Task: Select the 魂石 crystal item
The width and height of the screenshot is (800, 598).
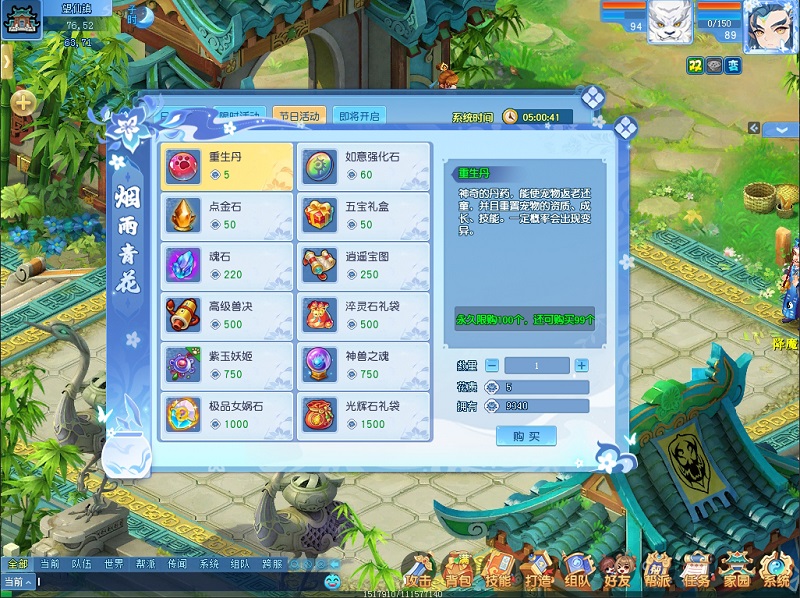Action: (226, 266)
